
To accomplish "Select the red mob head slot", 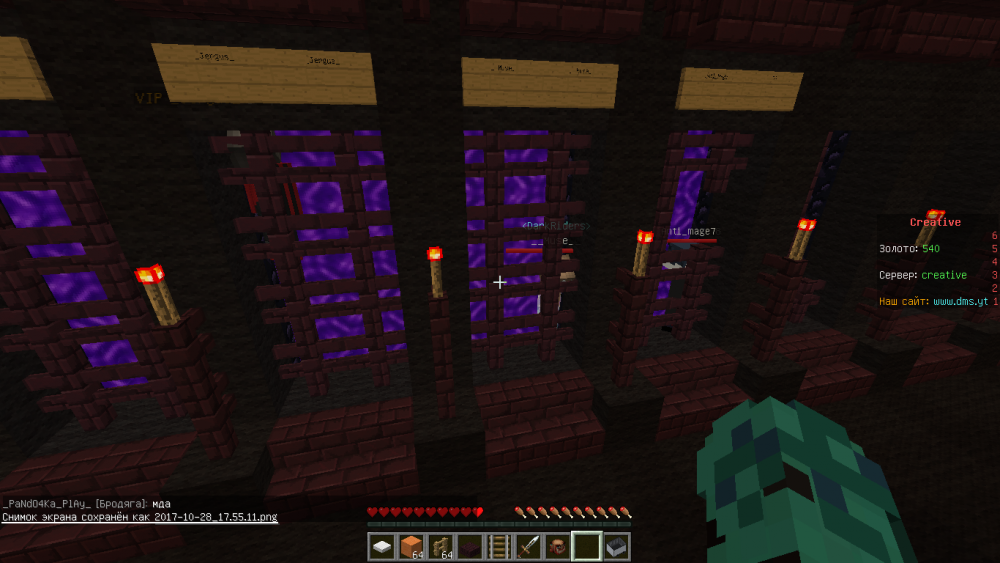I will point(557,547).
